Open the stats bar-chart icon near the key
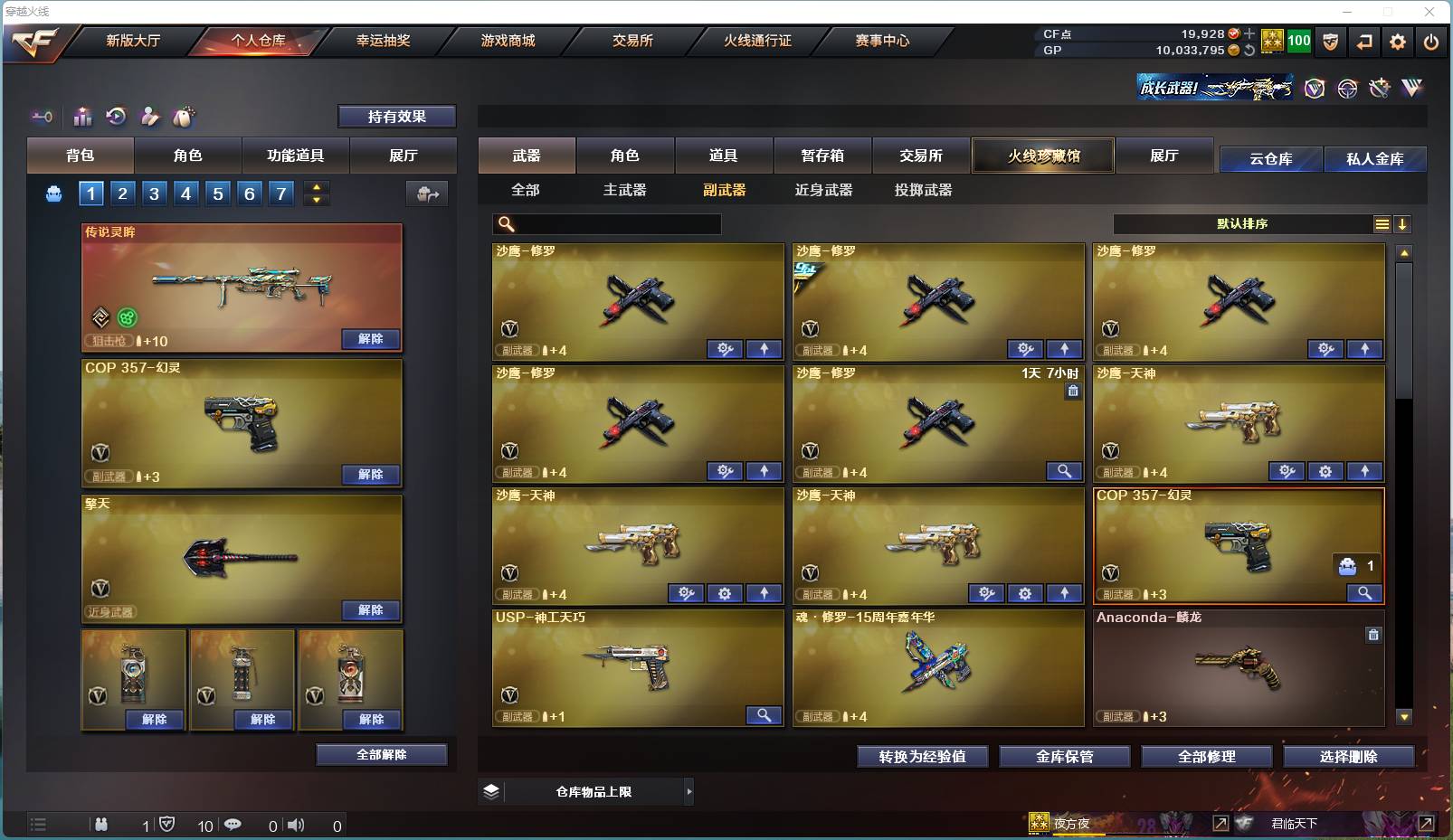The height and width of the screenshot is (840, 1453). point(82,117)
